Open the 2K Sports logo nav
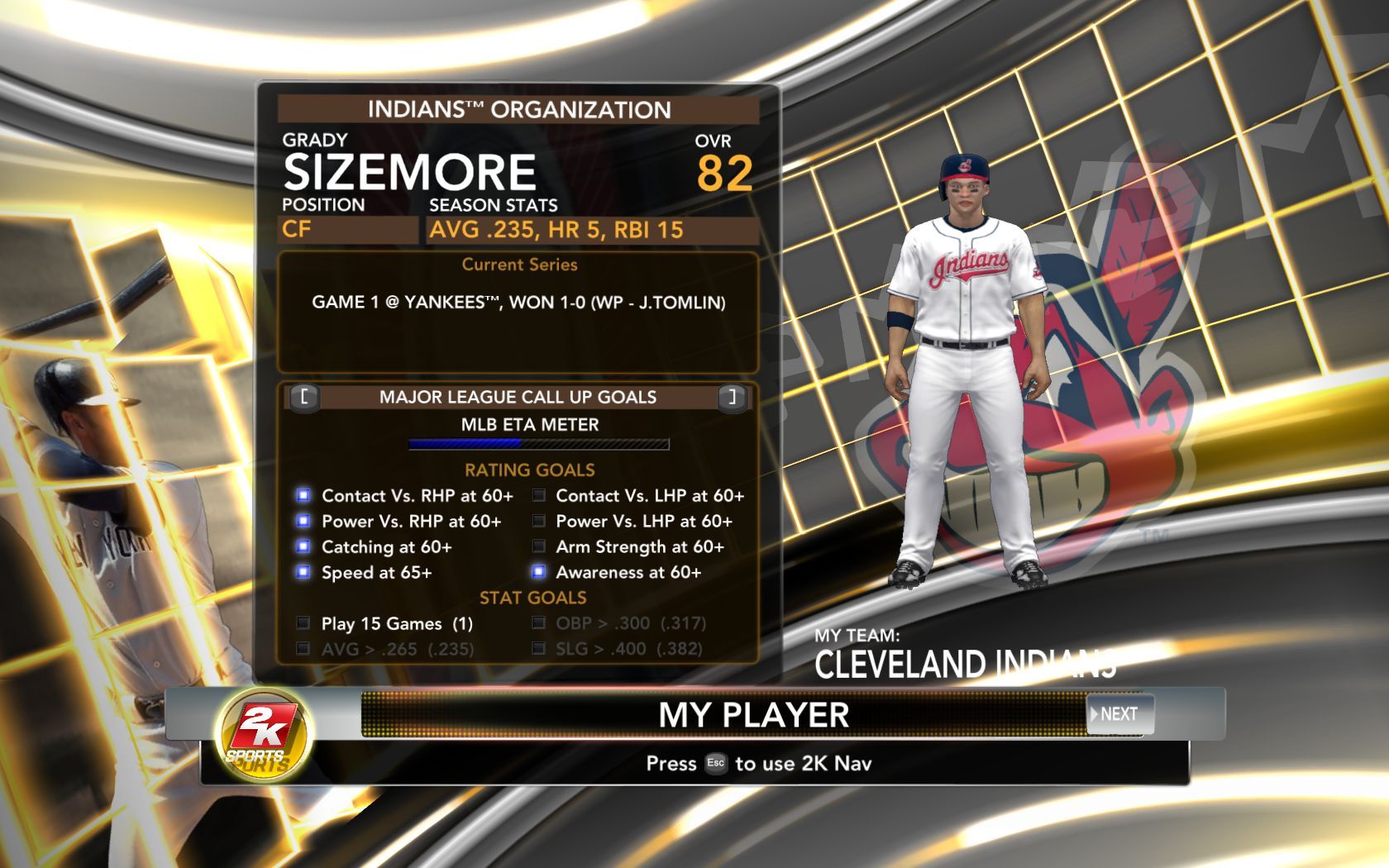This screenshot has width=1389, height=868. coord(262,734)
